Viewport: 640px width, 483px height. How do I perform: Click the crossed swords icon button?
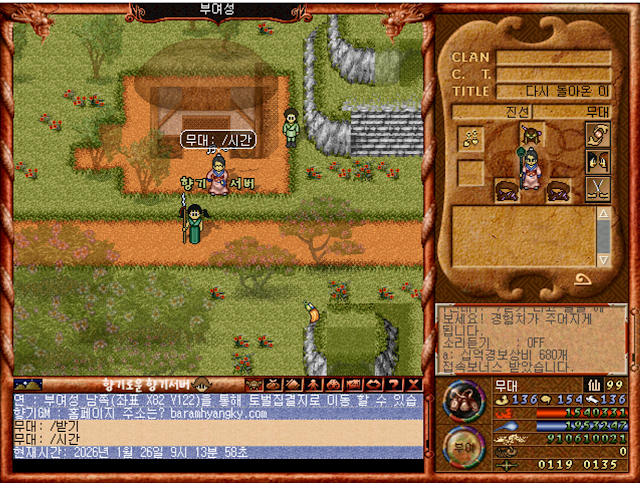pos(598,189)
